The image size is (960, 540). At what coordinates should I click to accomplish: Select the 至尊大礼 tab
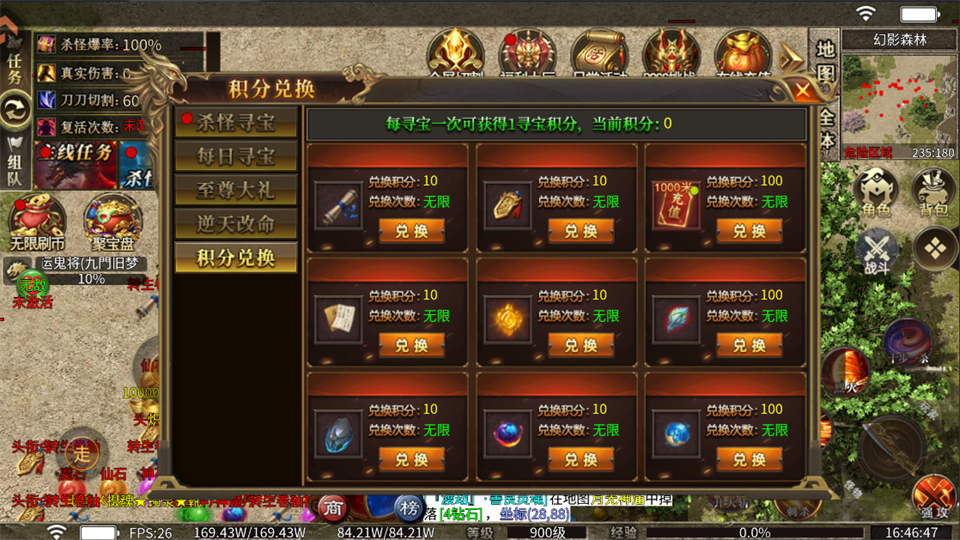coord(236,190)
